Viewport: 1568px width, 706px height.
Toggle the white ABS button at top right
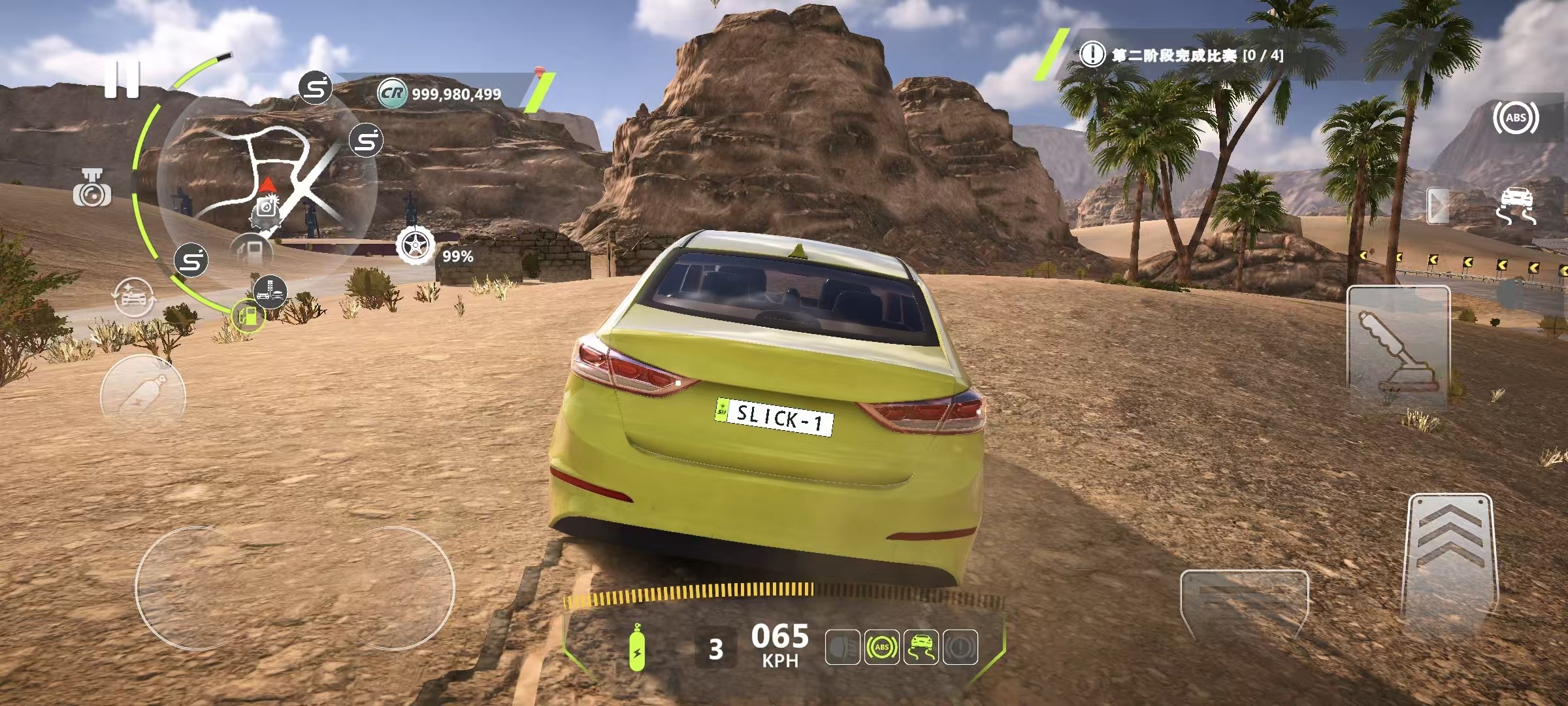pyautogui.click(x=1515, y=118)
